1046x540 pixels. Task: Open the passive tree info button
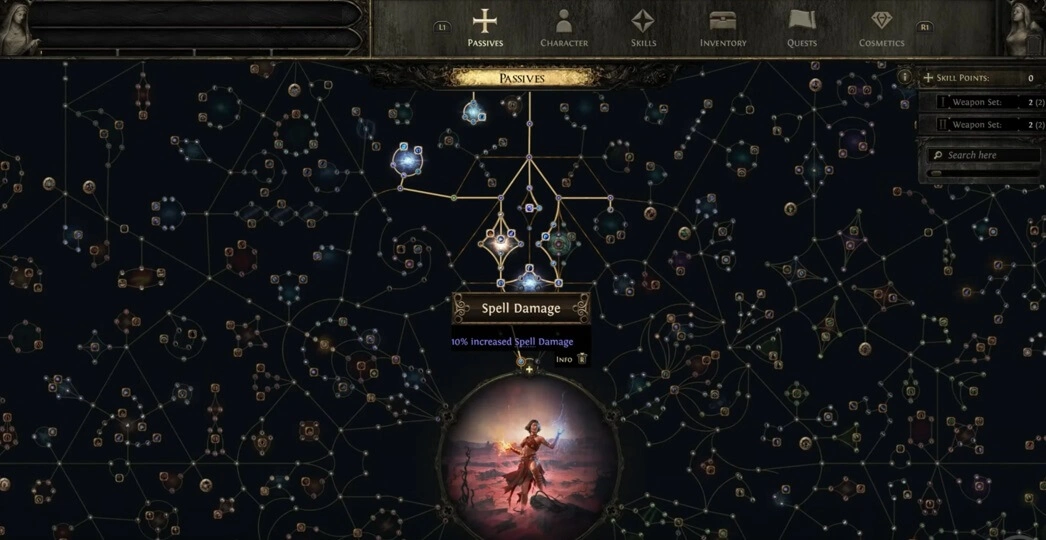[x=904, y=77]
